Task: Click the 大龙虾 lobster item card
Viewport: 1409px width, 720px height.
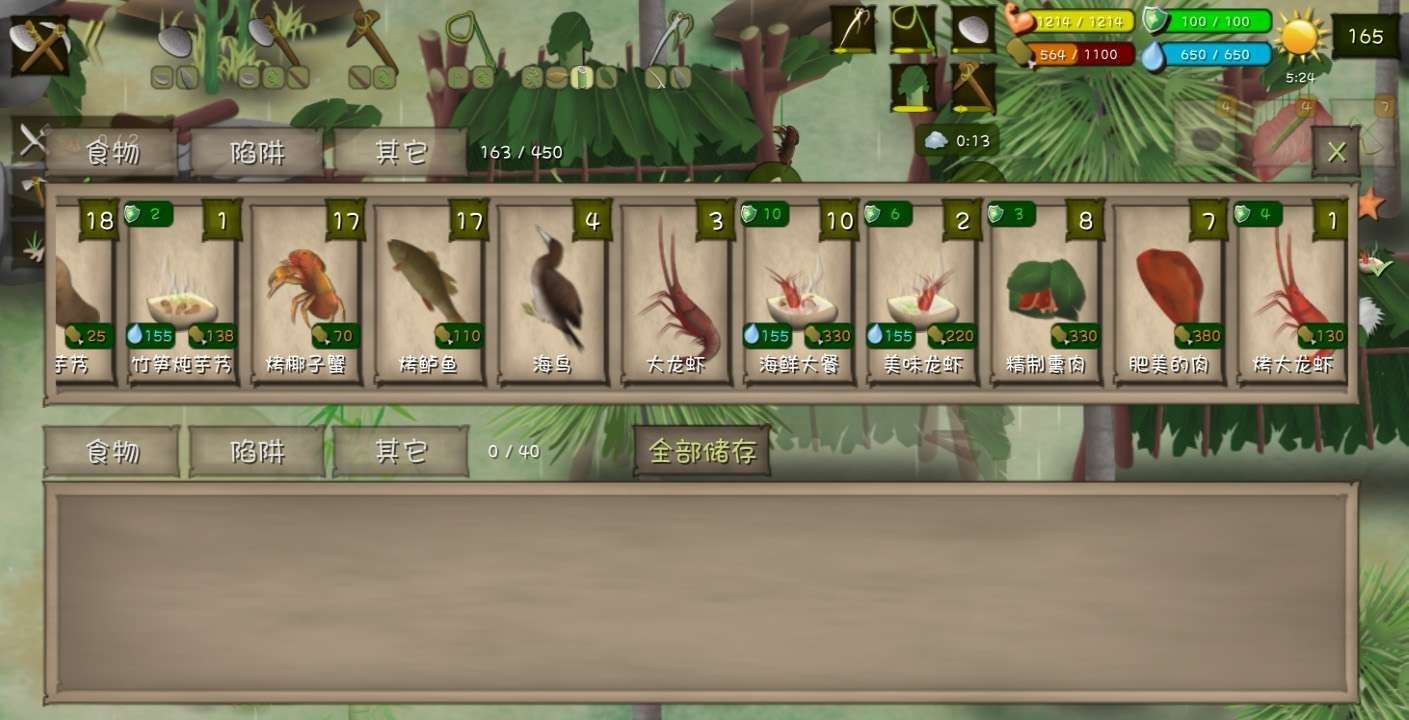Action: (x=674, y=290)
